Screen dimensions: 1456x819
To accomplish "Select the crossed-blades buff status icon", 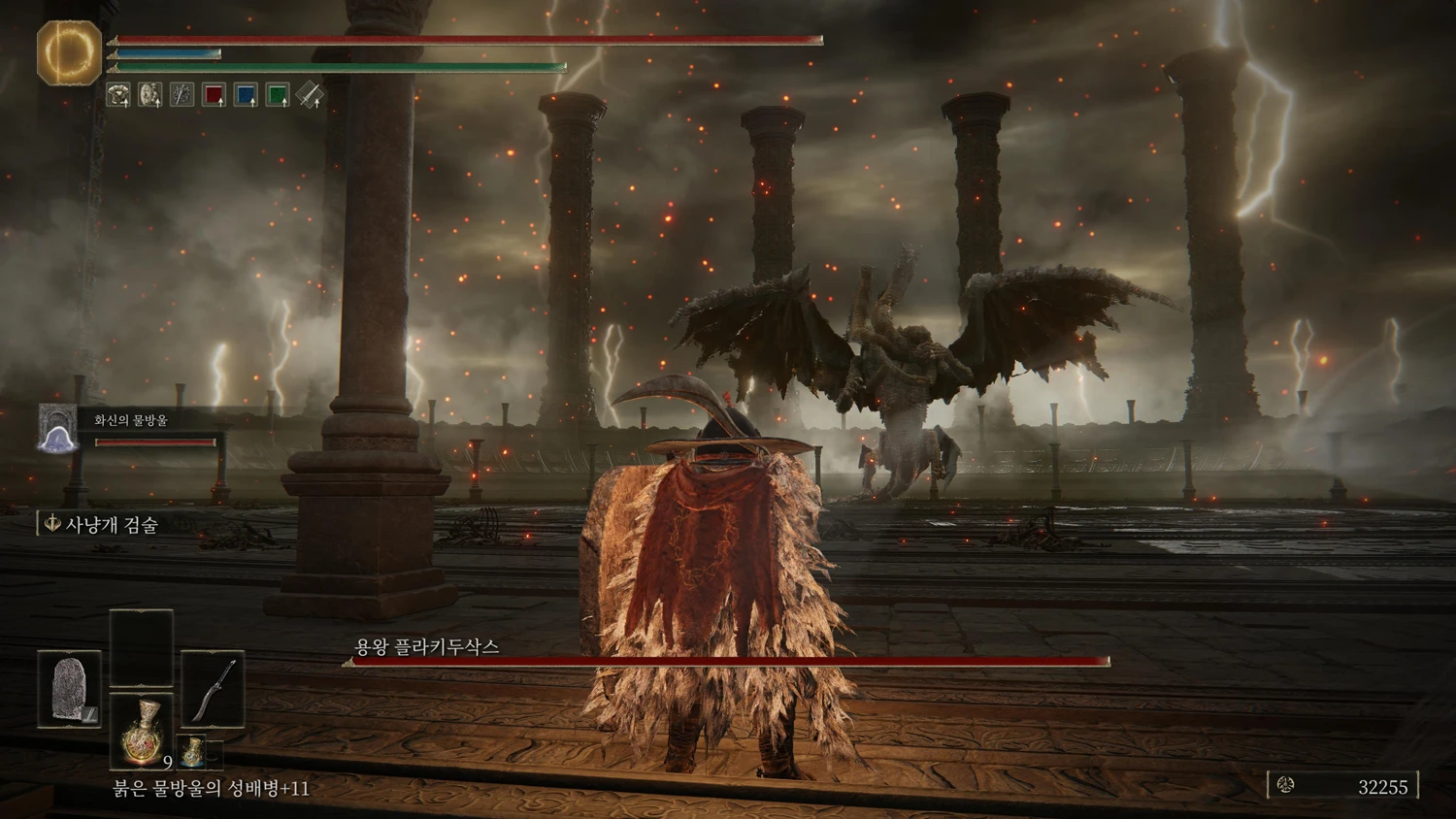I will tap(182, 95).
